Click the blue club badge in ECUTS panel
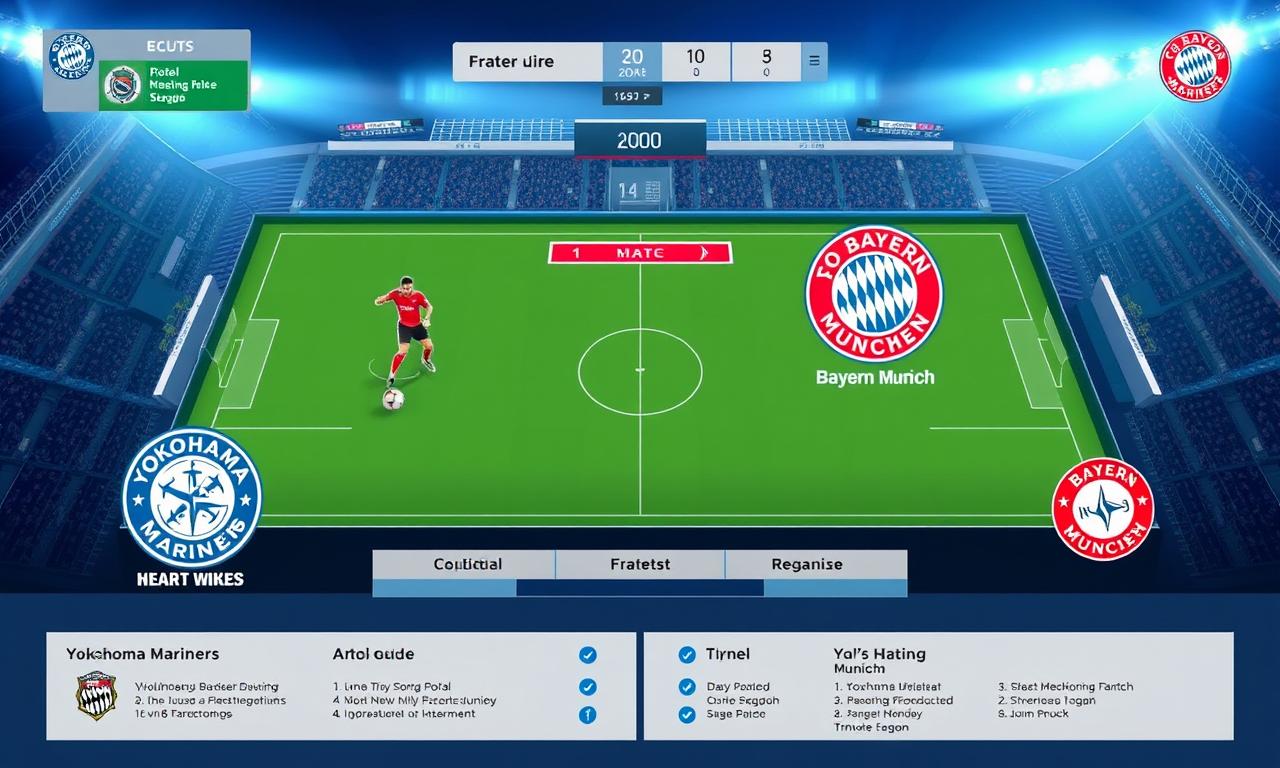Screen dimensions: 1280x768 click(71, 56)
